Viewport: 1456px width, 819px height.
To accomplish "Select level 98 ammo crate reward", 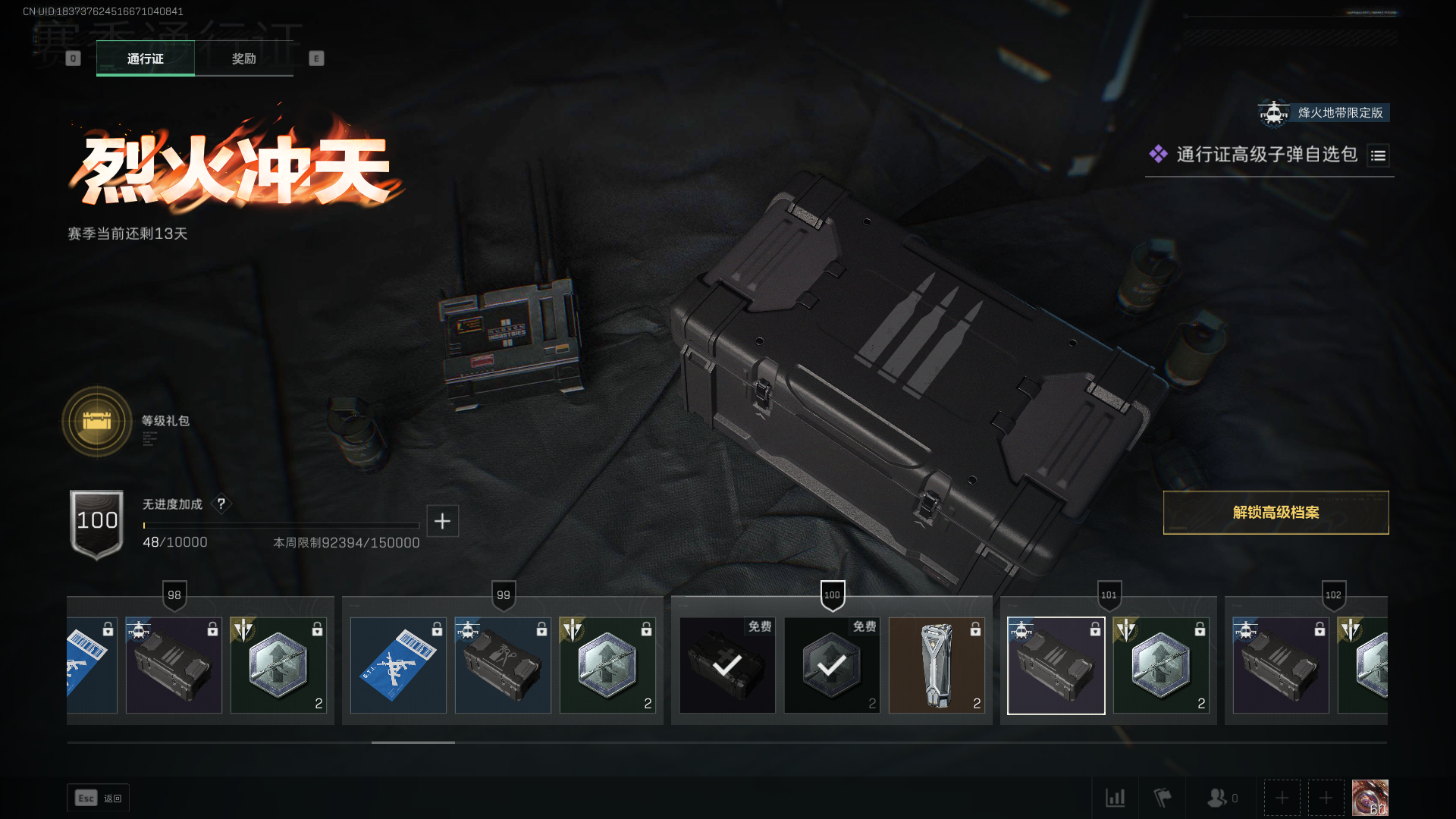I will (x=174, y=665).
